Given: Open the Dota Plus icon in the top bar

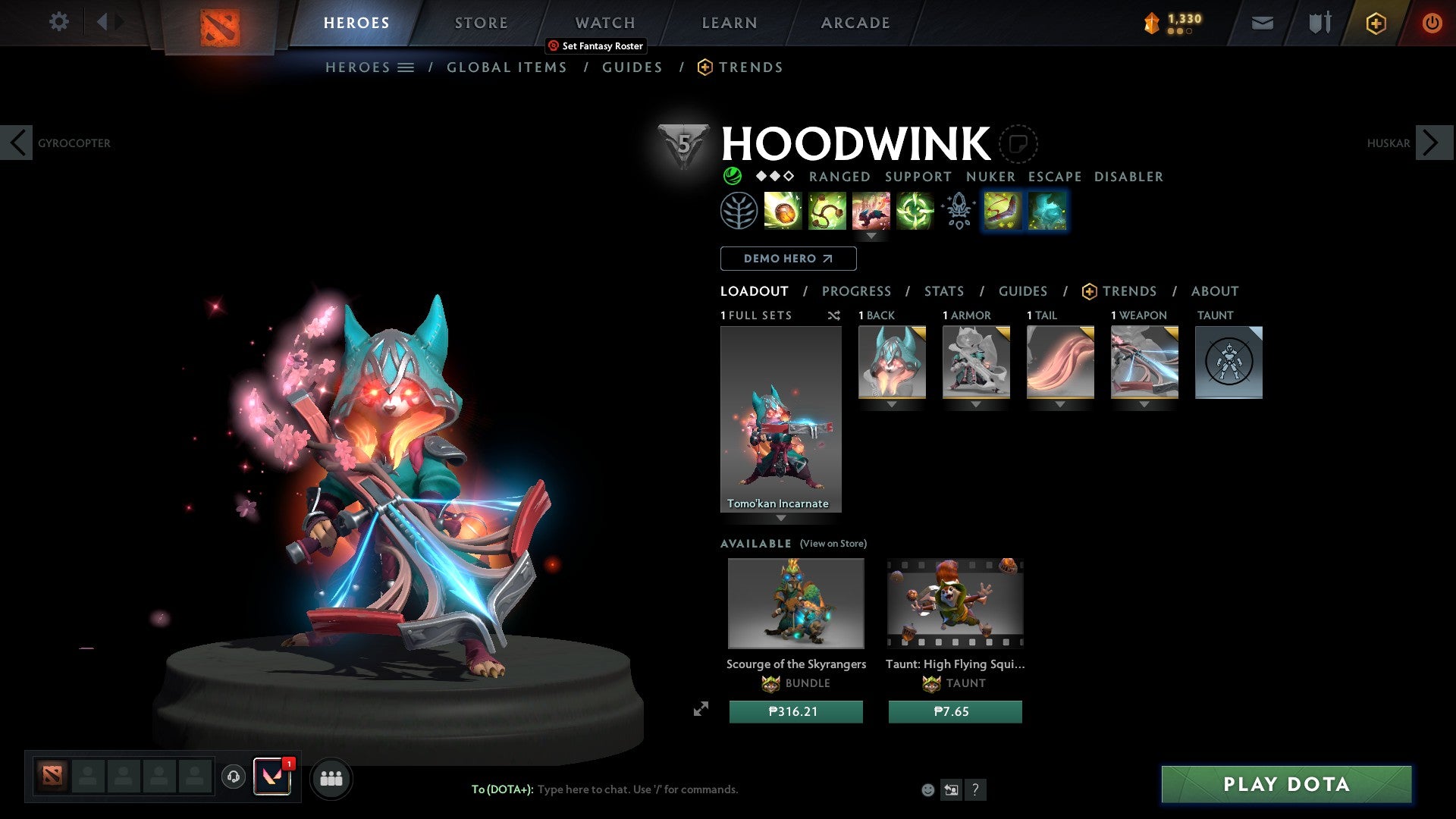Looking at the screenshot, I should (1375, 23).
